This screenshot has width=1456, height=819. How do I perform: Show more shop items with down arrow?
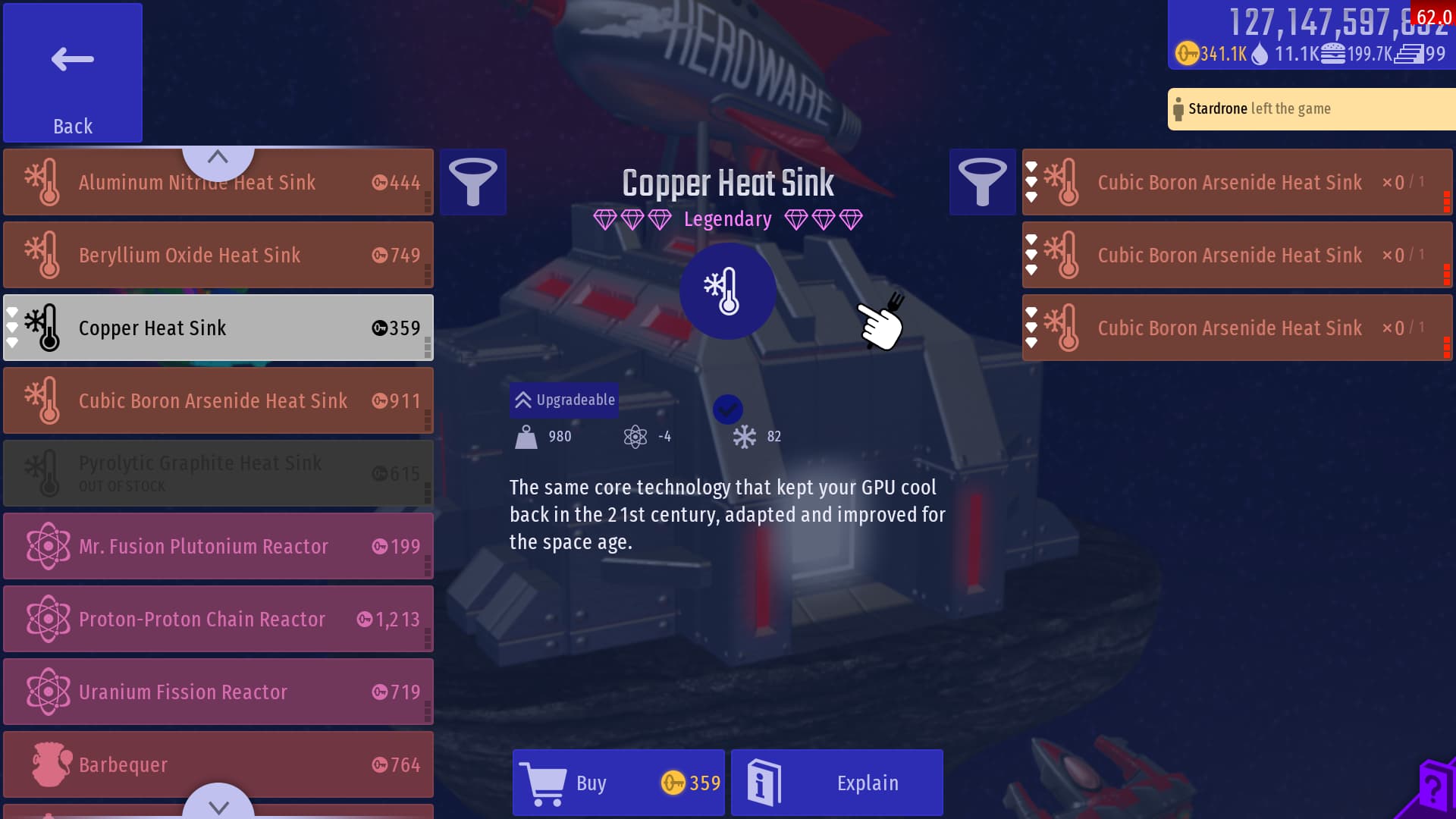(x=218, y=805)
